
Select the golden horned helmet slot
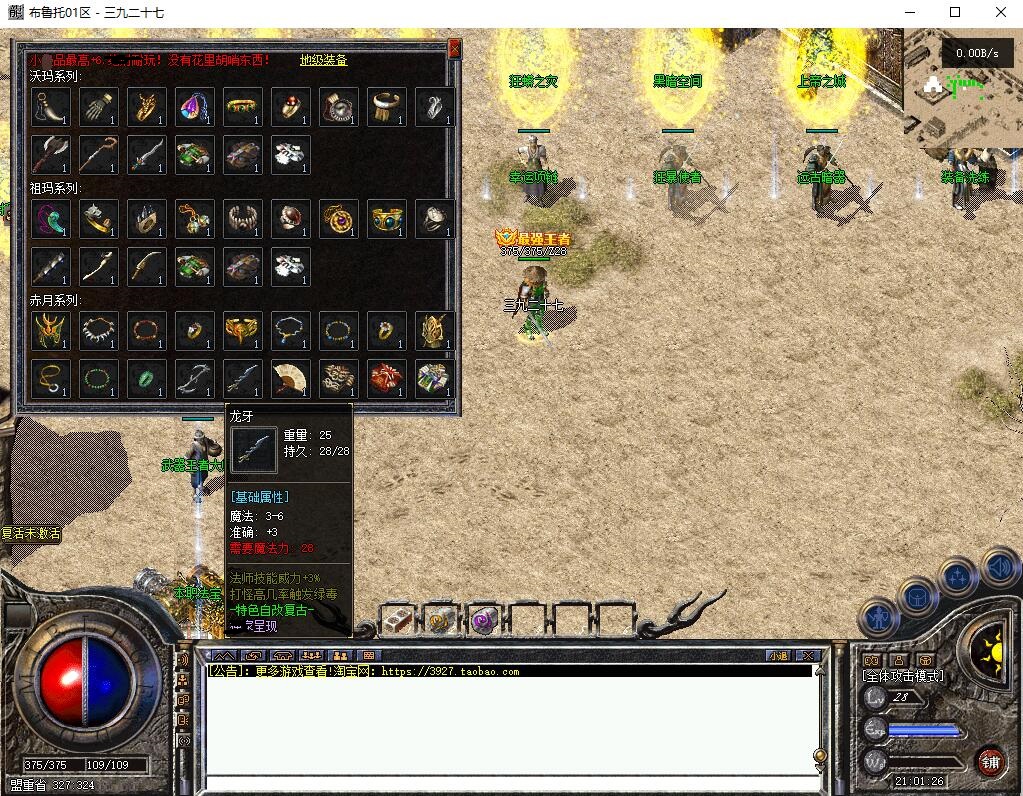tap(43, 330)
